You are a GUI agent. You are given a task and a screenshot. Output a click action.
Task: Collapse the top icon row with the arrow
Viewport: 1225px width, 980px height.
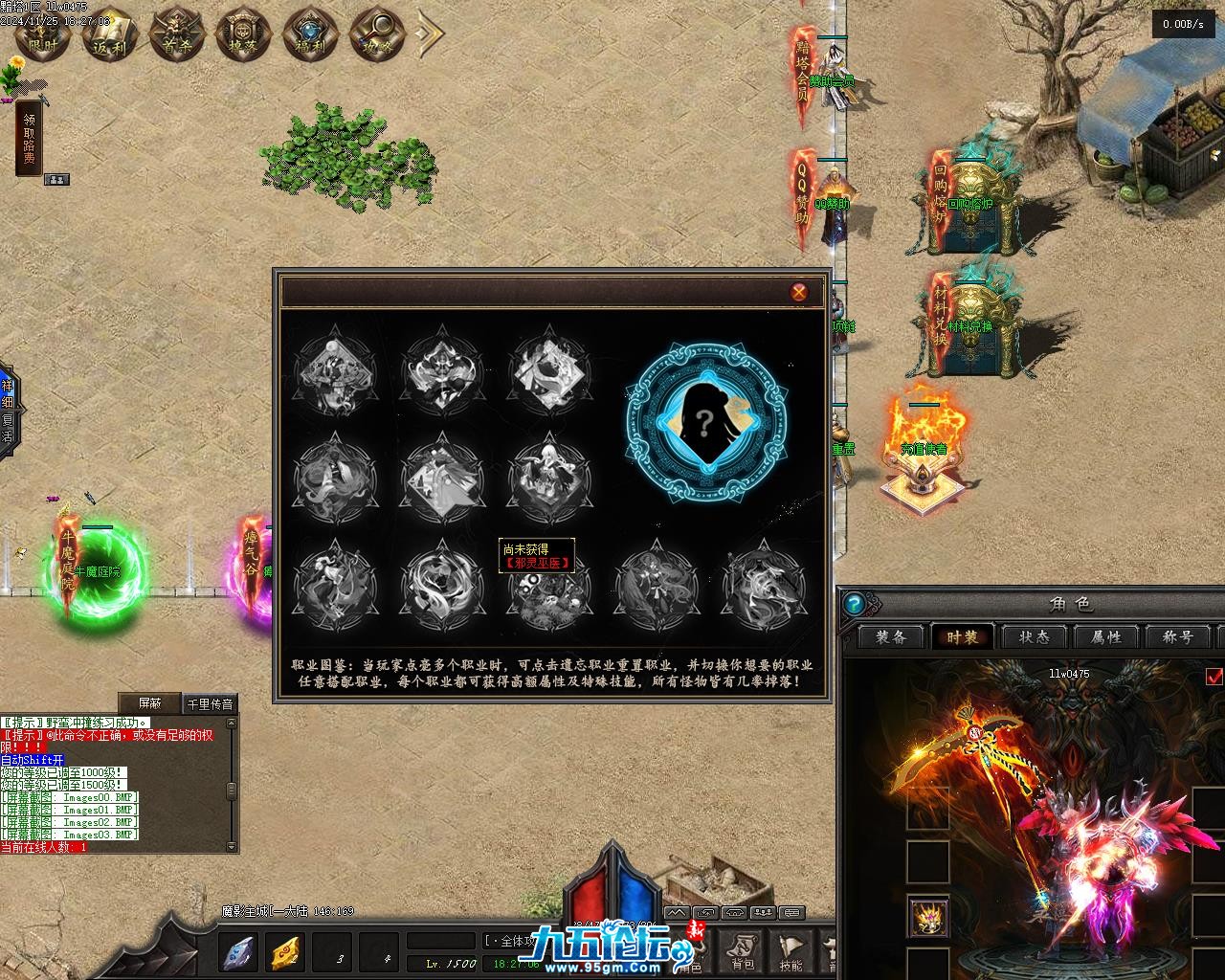tap(431, 34)
